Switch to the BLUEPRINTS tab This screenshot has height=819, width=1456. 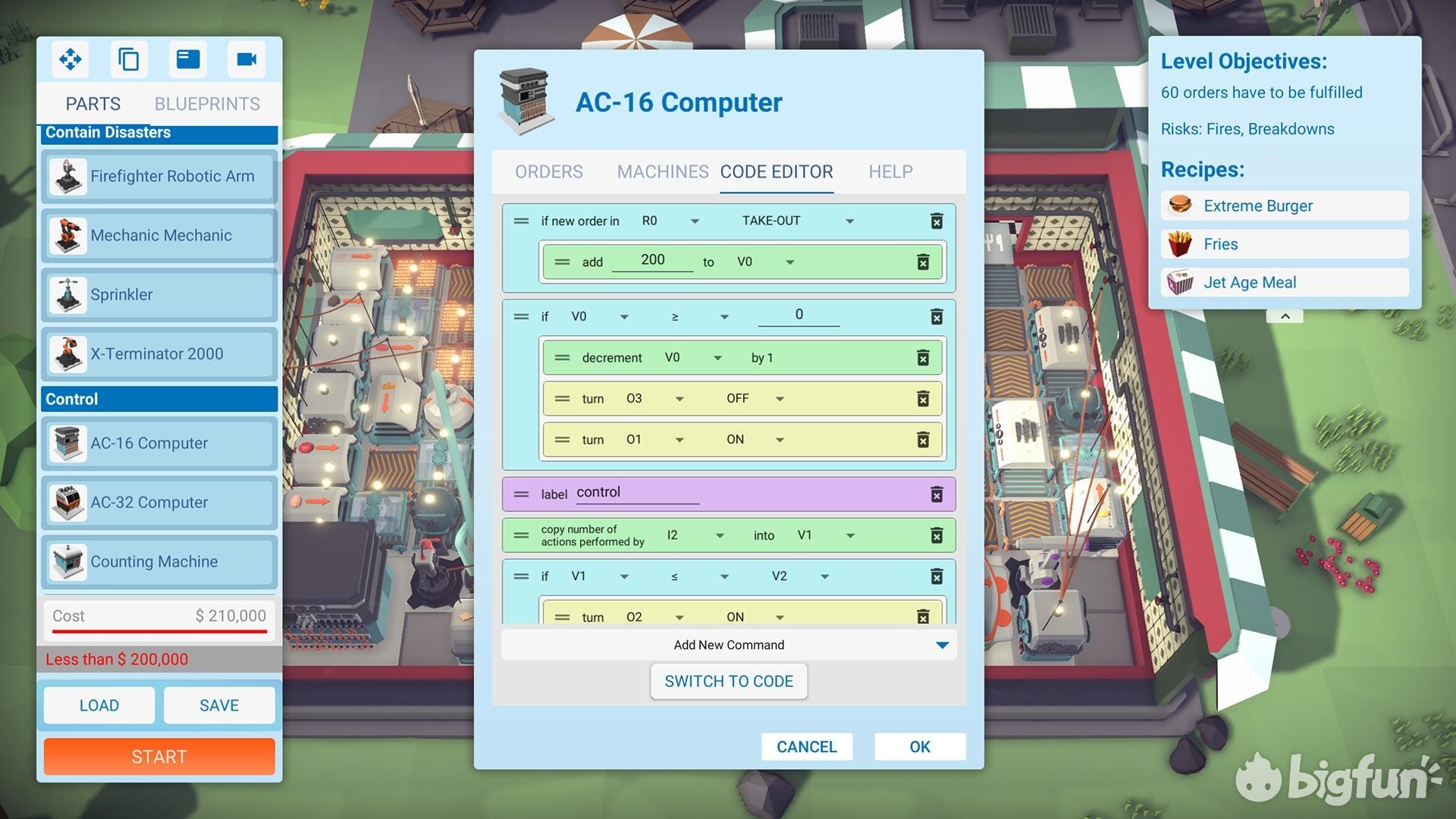(207, 104)
